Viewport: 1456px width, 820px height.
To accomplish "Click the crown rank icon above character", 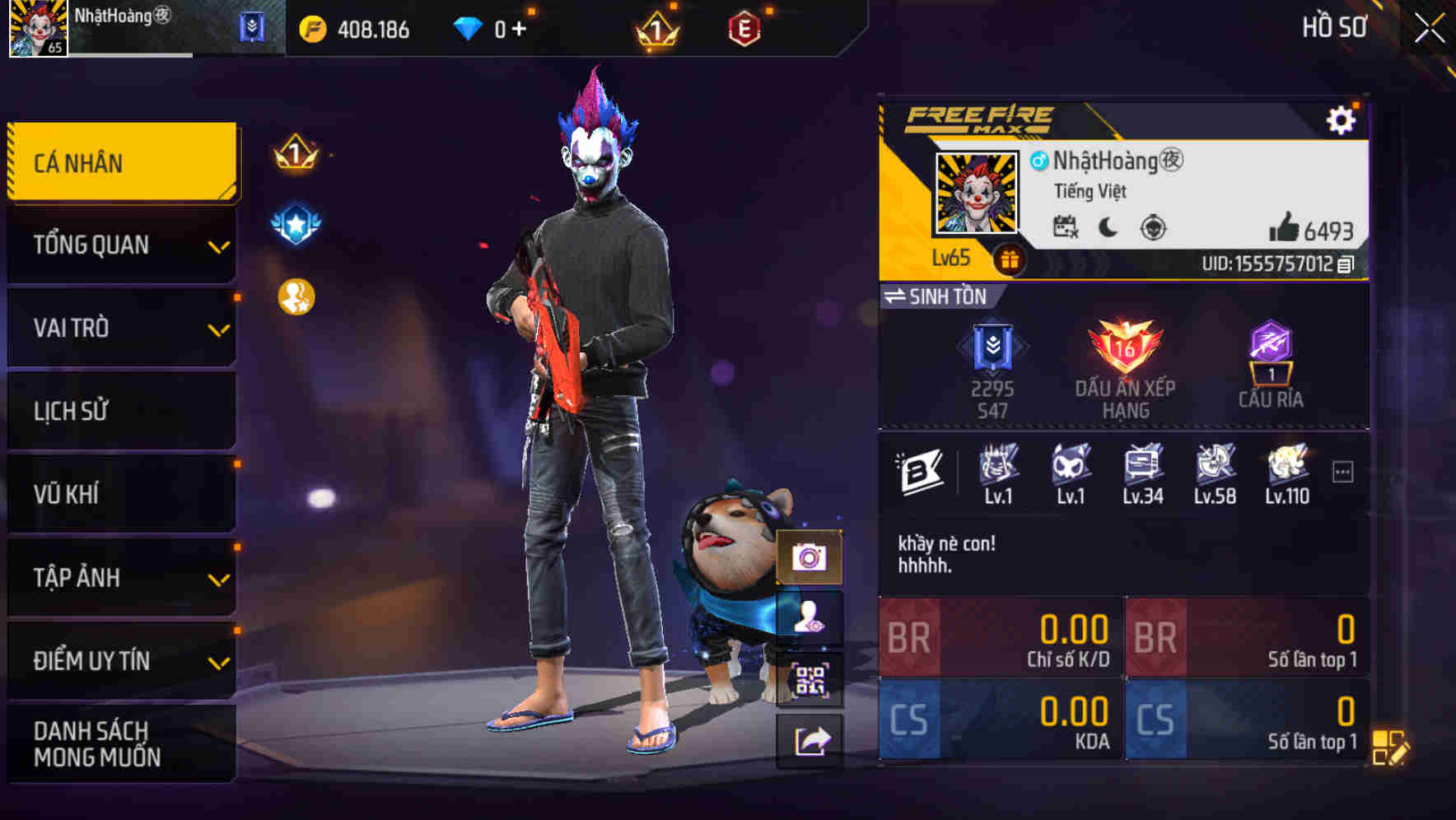I will (292, 155).
